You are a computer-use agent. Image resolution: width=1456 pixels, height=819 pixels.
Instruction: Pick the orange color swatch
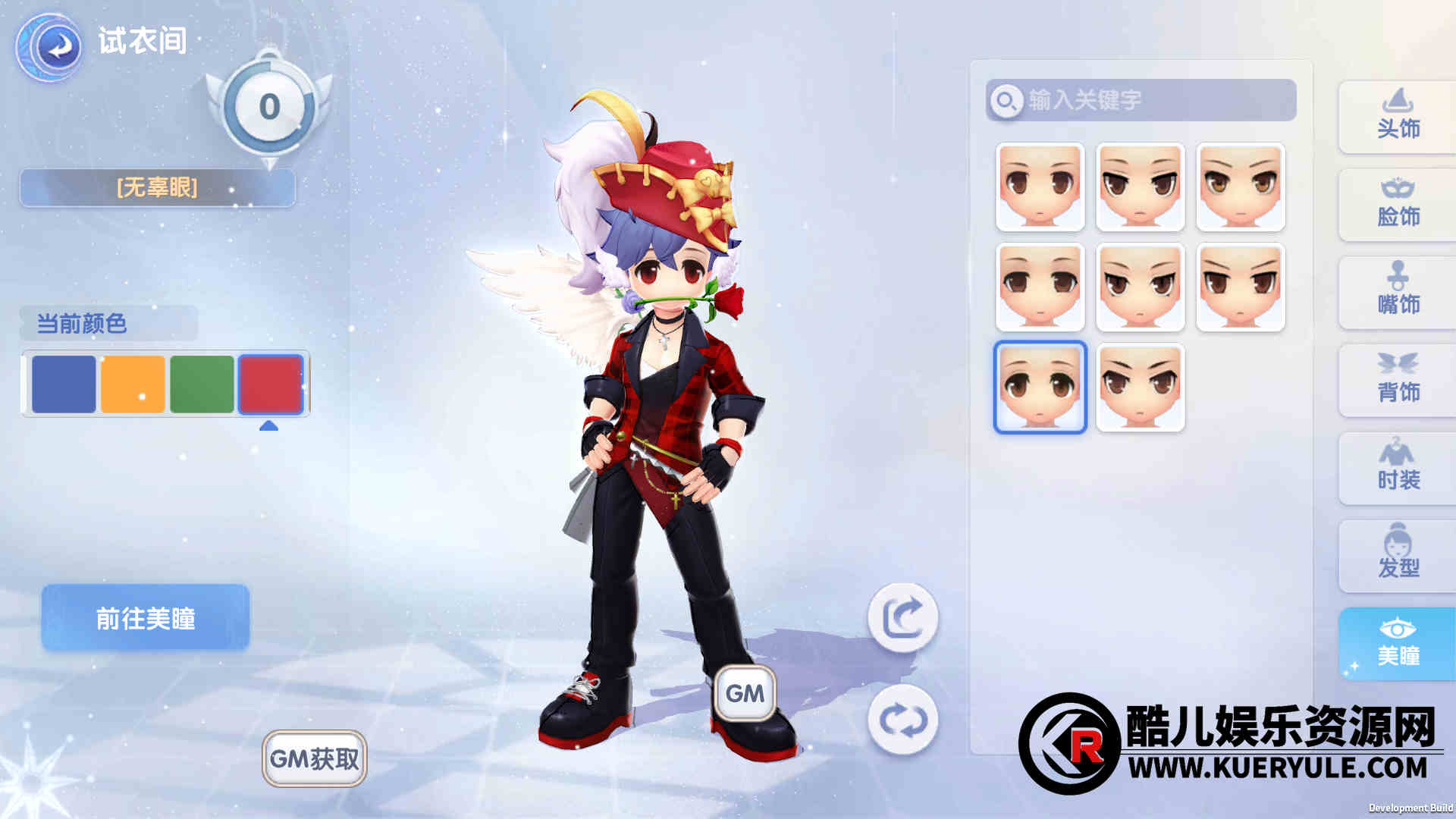[x=133, y=384]
